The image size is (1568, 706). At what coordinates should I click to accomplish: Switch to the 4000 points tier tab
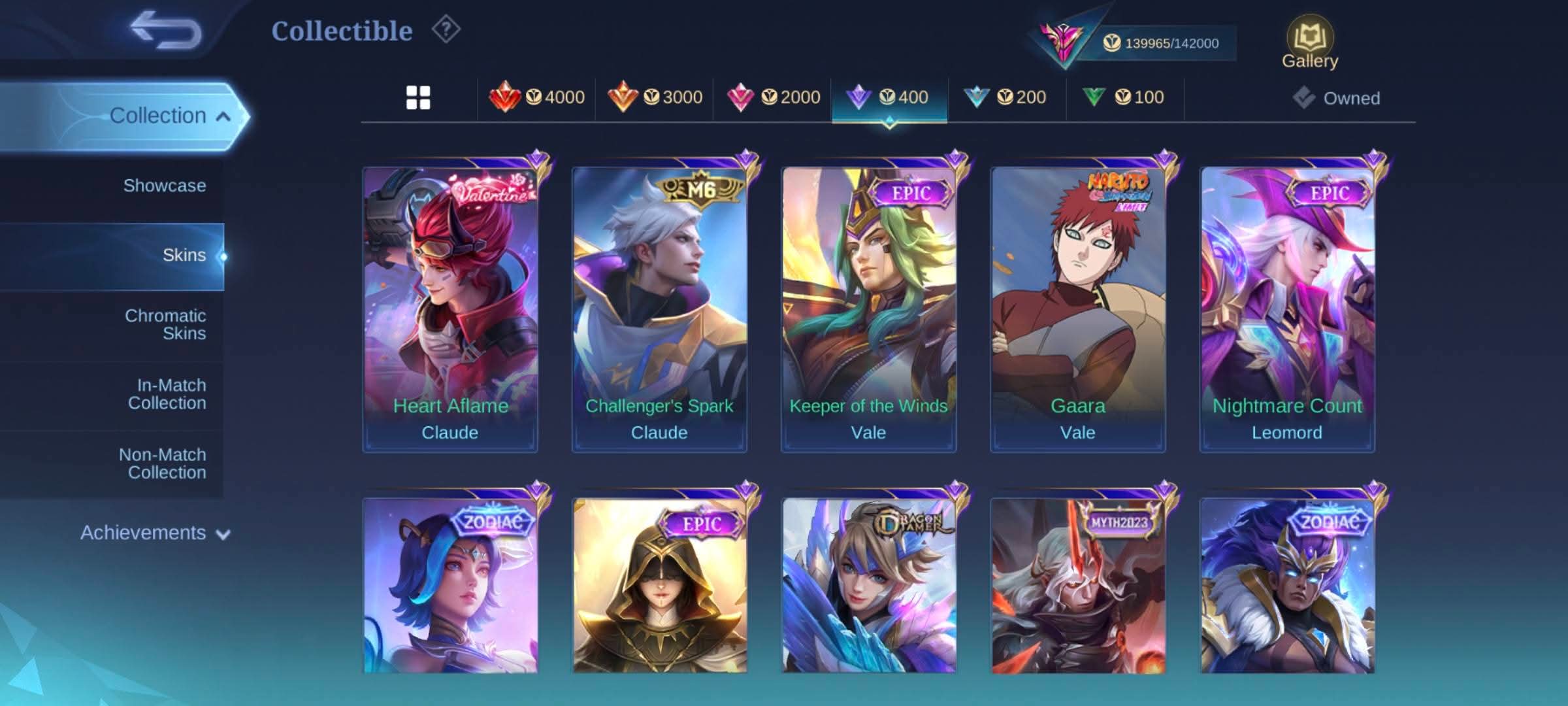tap(537, 98)
